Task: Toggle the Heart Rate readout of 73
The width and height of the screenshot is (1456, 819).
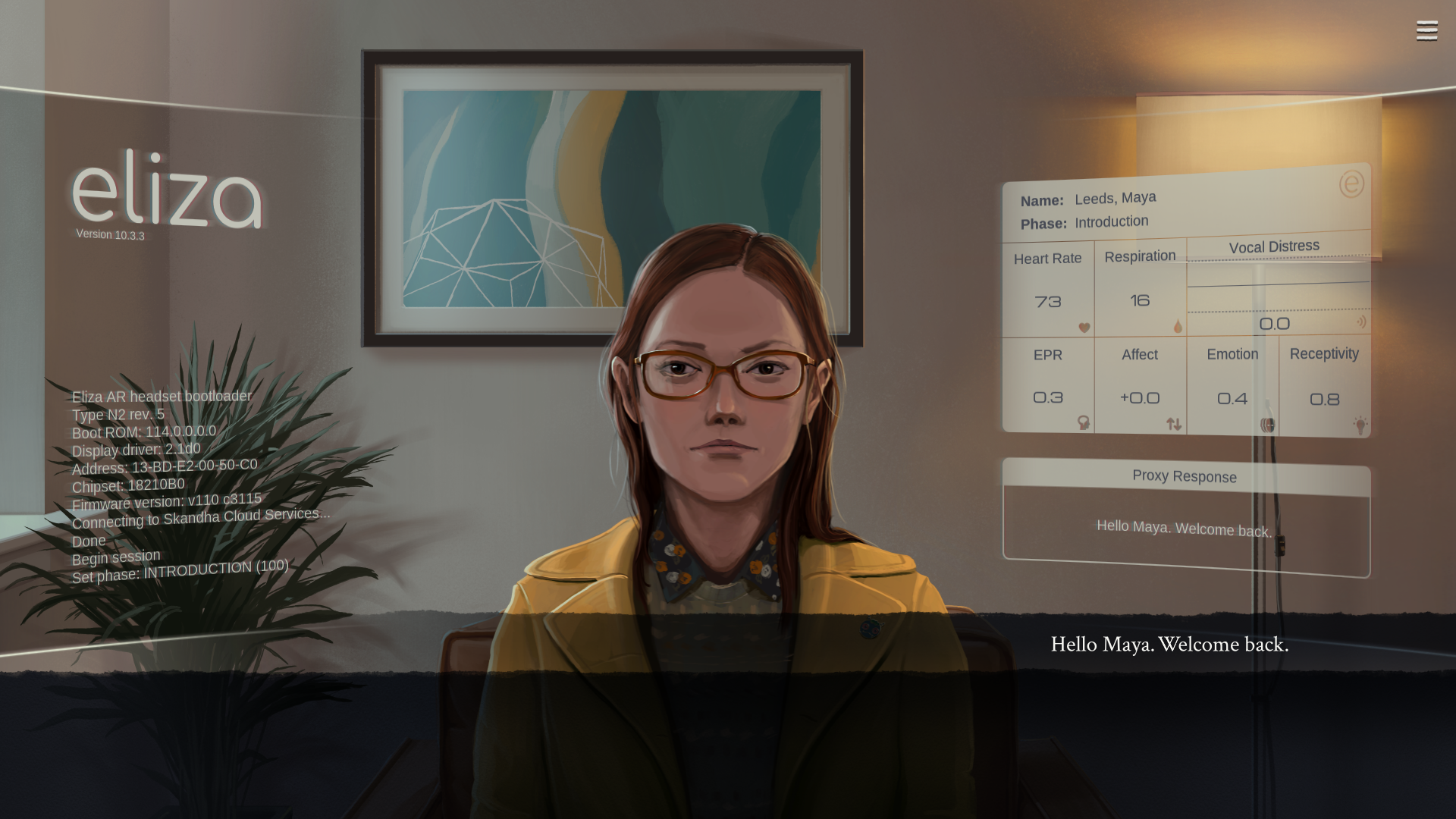Action: [1049, 301]
